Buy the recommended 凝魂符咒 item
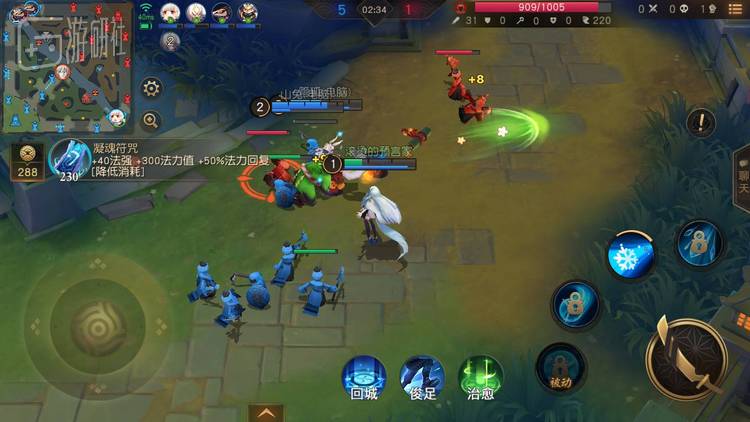Viewport: 750px width, 422px height. 69,159
